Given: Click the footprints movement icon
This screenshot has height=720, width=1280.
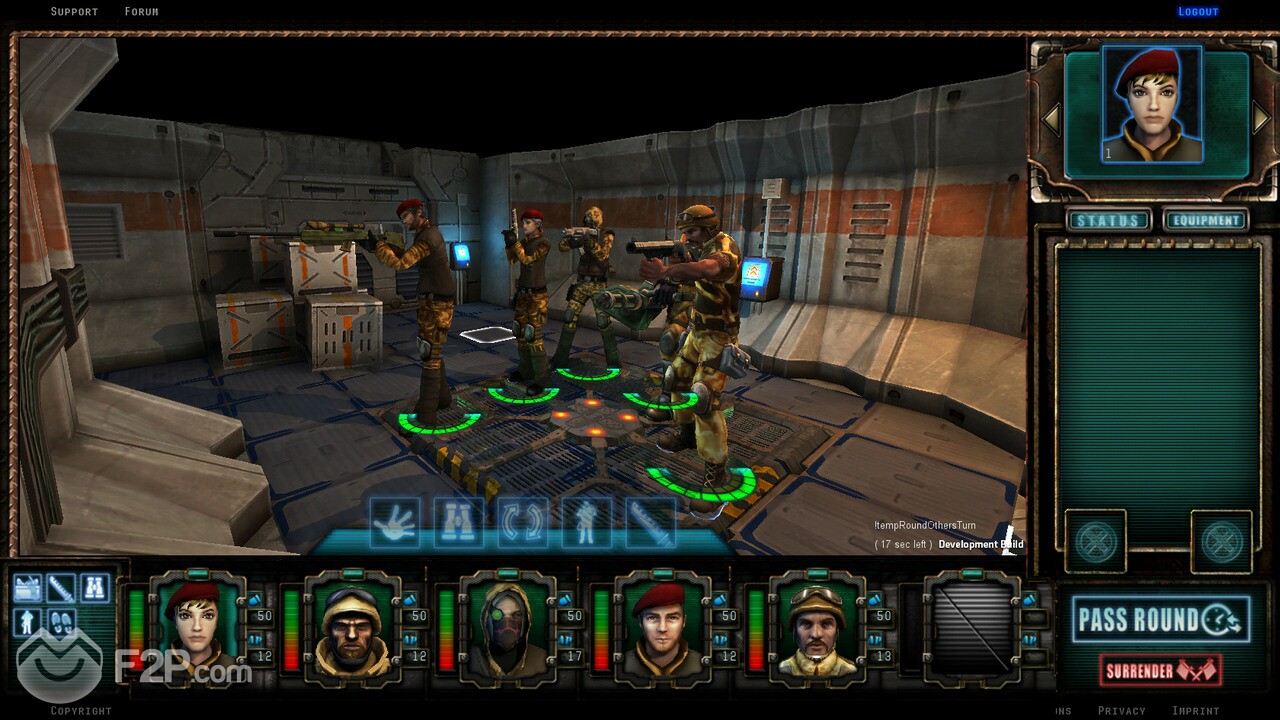Looking at the screenshot, I should 61,621.
